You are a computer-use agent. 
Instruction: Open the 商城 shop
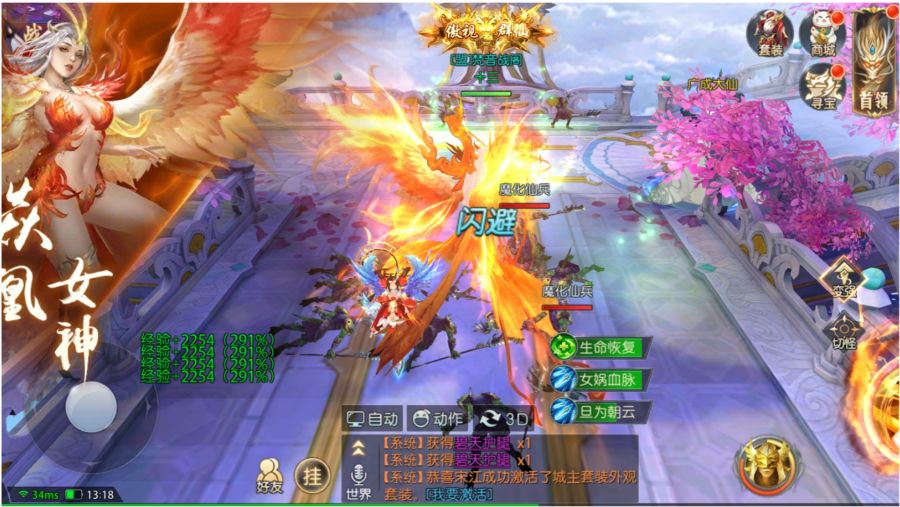point(822,32)
